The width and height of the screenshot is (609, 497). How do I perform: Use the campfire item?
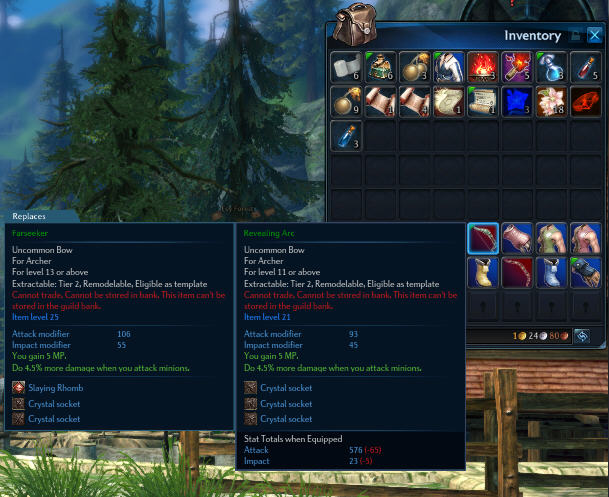coord(483,68)
